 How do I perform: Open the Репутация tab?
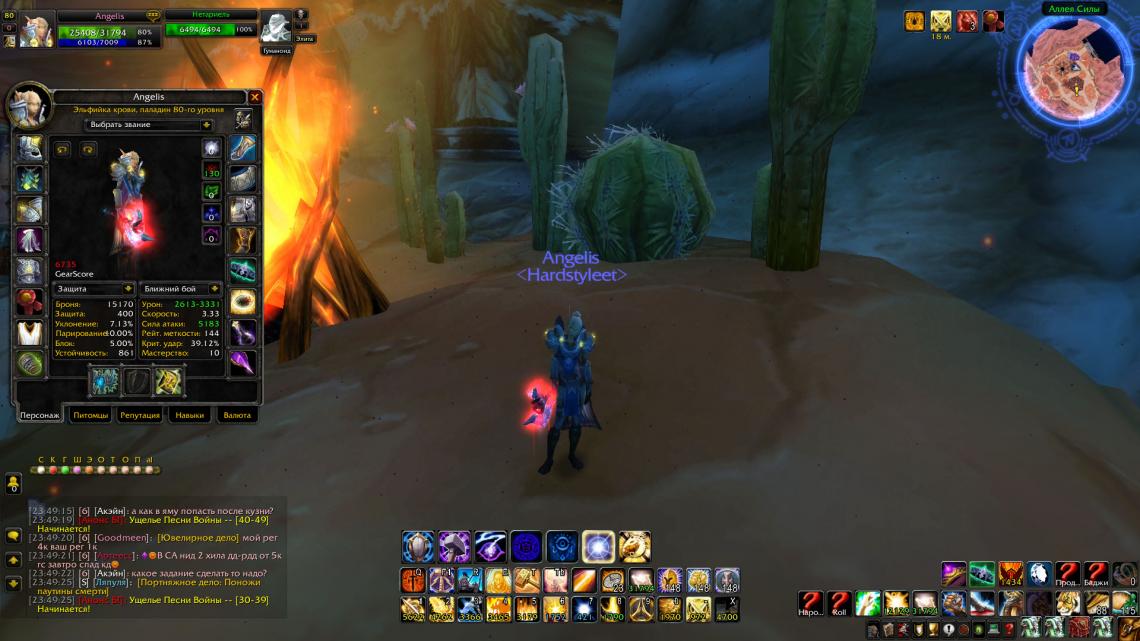[140, 415]
